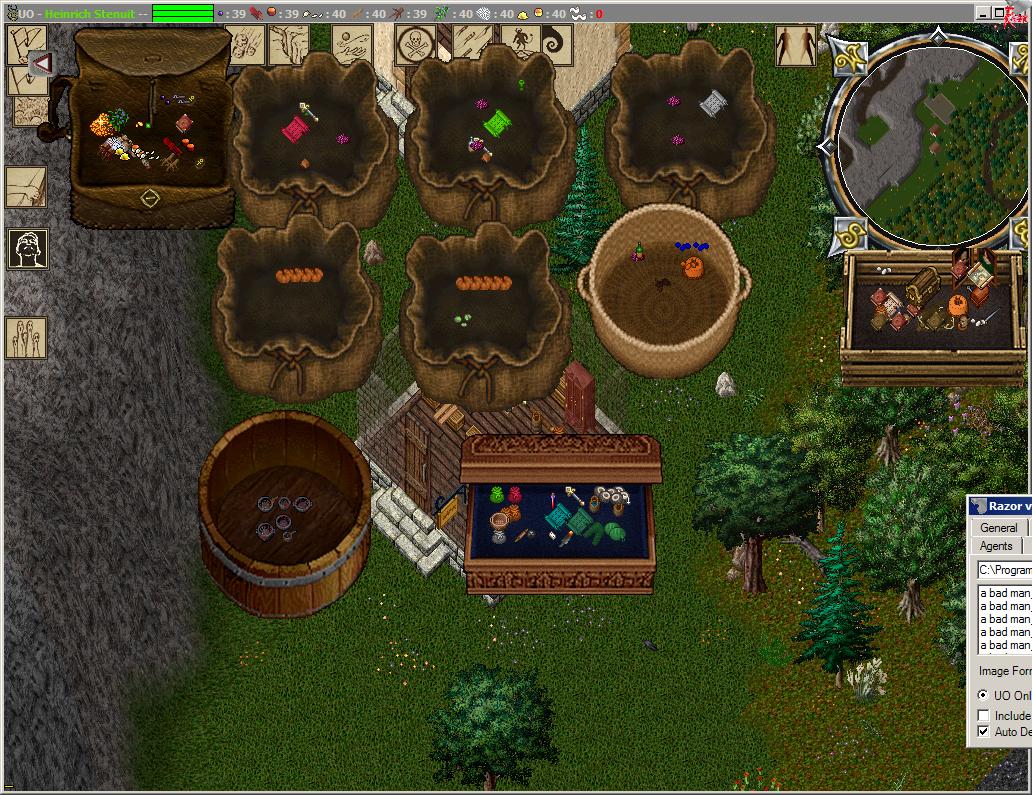The height and width of the screenshot is (795, 1032).
Task: Select the gray scroll in the pouch
Action: coord(713,103)
